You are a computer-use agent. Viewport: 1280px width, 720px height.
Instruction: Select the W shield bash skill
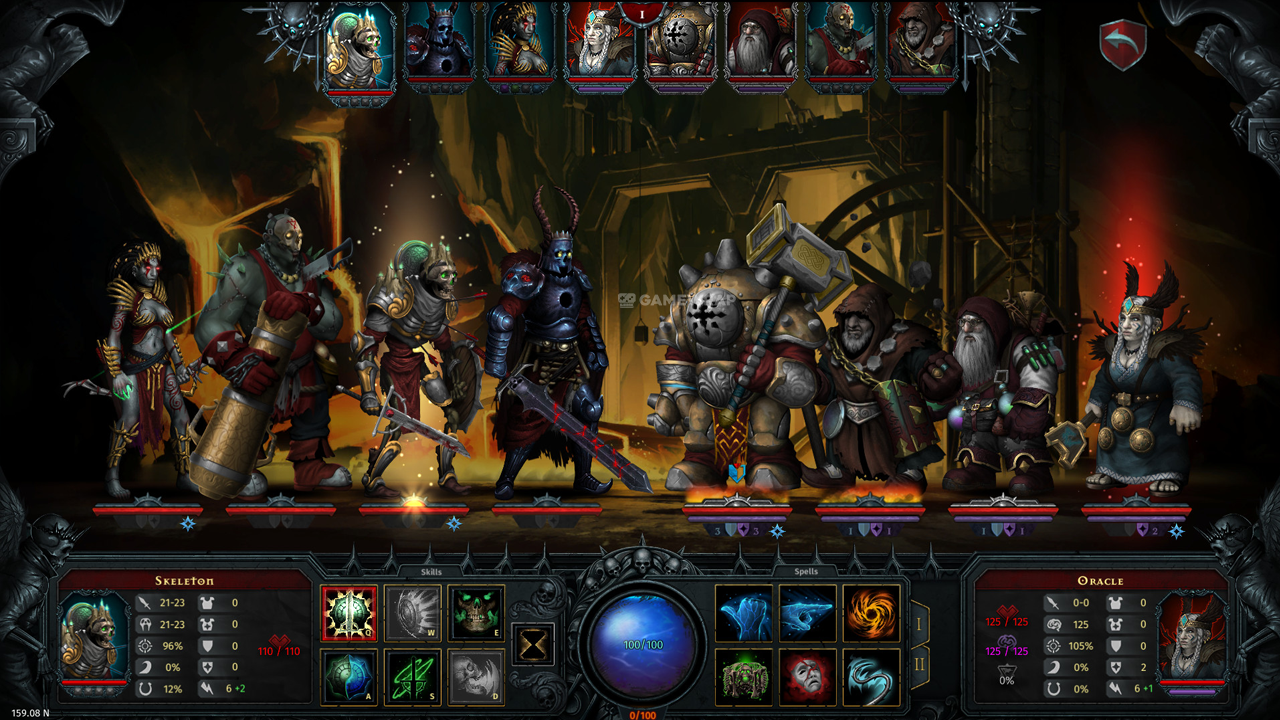point(412,613)
